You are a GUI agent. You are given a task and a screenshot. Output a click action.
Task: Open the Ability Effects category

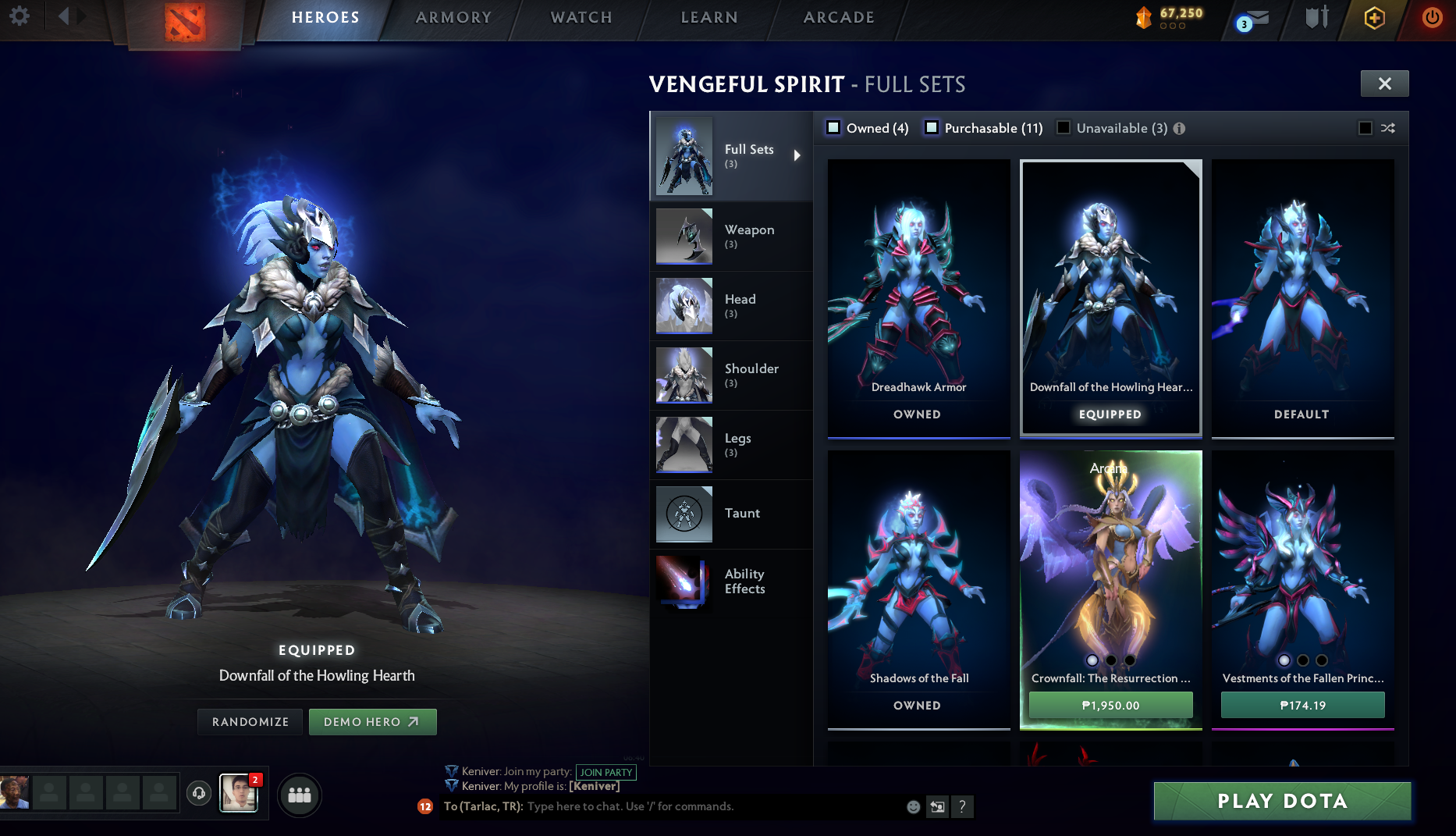coord(744,581)
